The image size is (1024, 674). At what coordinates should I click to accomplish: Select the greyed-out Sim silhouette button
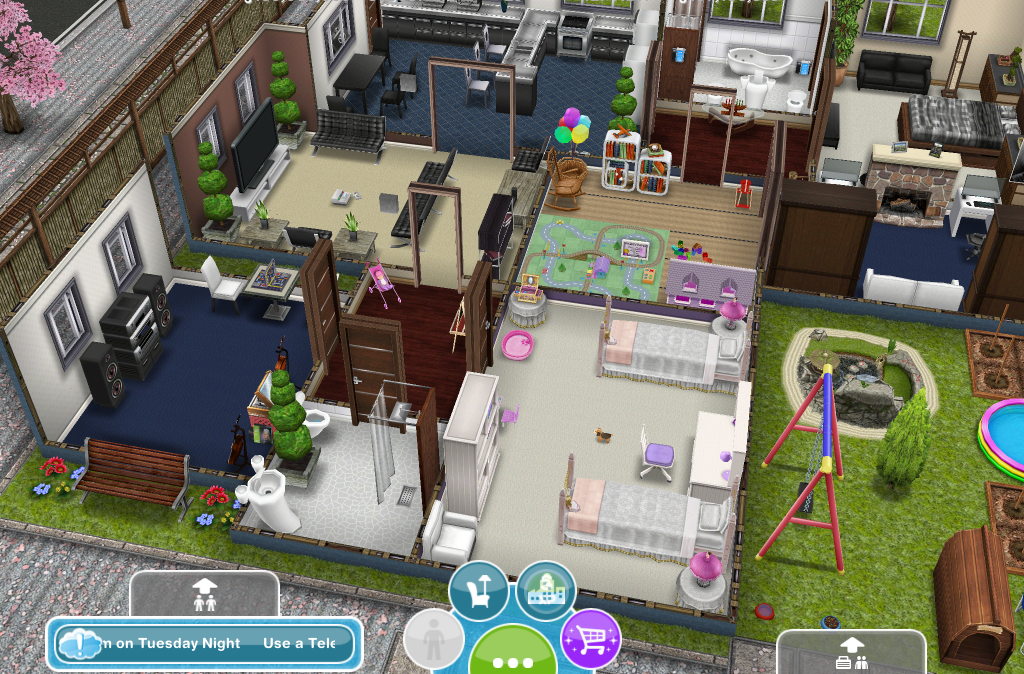tap(434, 641)
